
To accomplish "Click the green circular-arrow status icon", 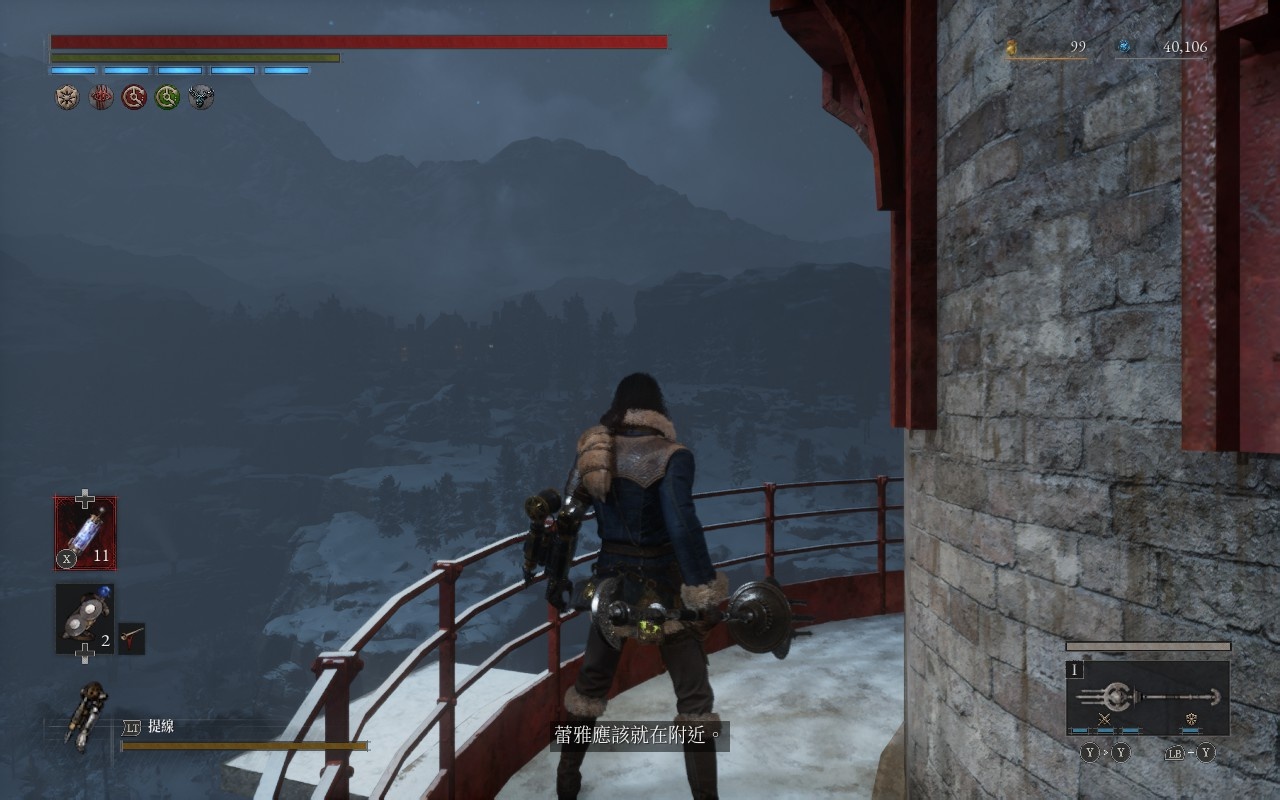I will (x=168, y=97).
